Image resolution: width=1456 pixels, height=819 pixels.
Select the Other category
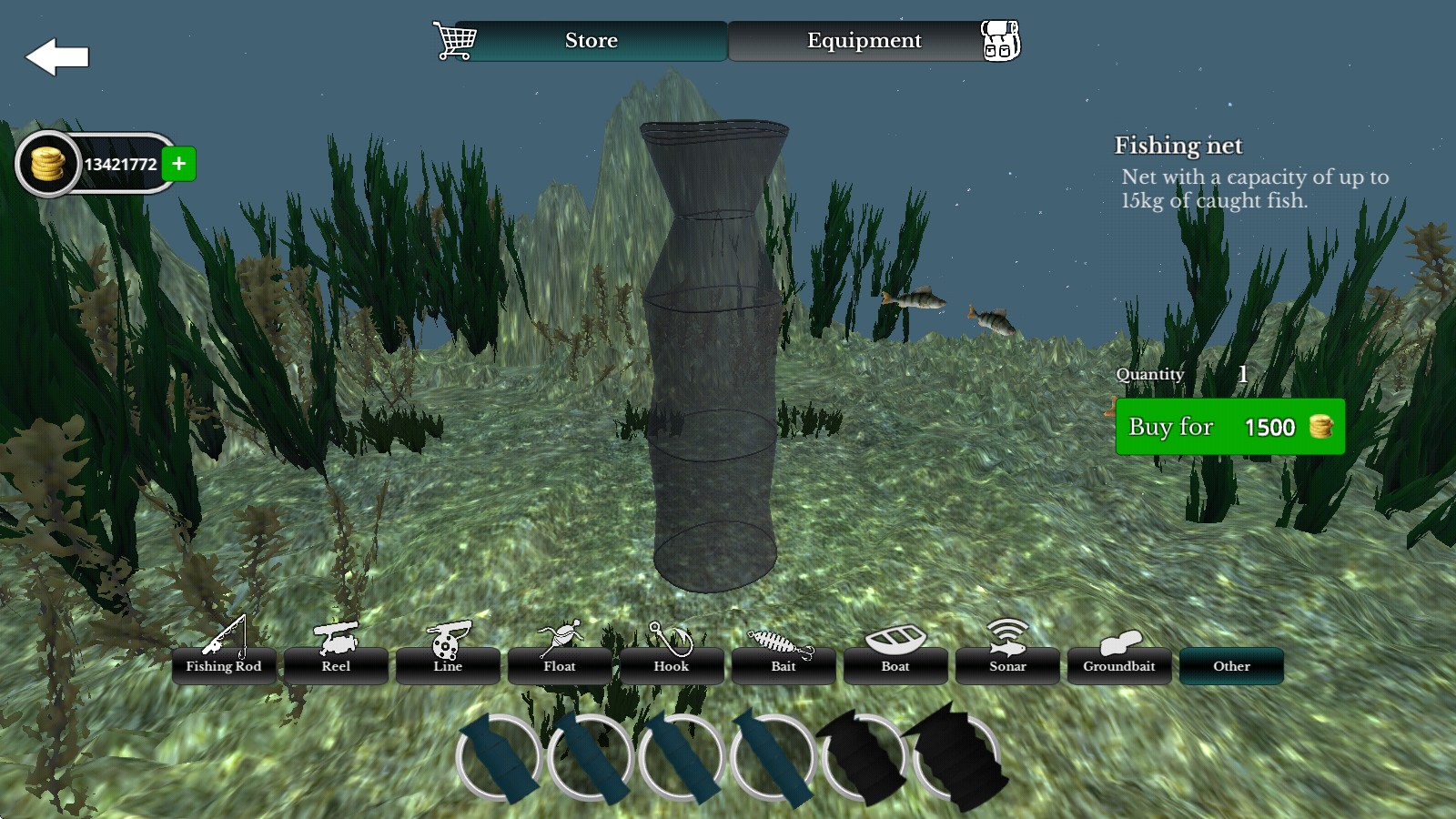coord(1231,665)
